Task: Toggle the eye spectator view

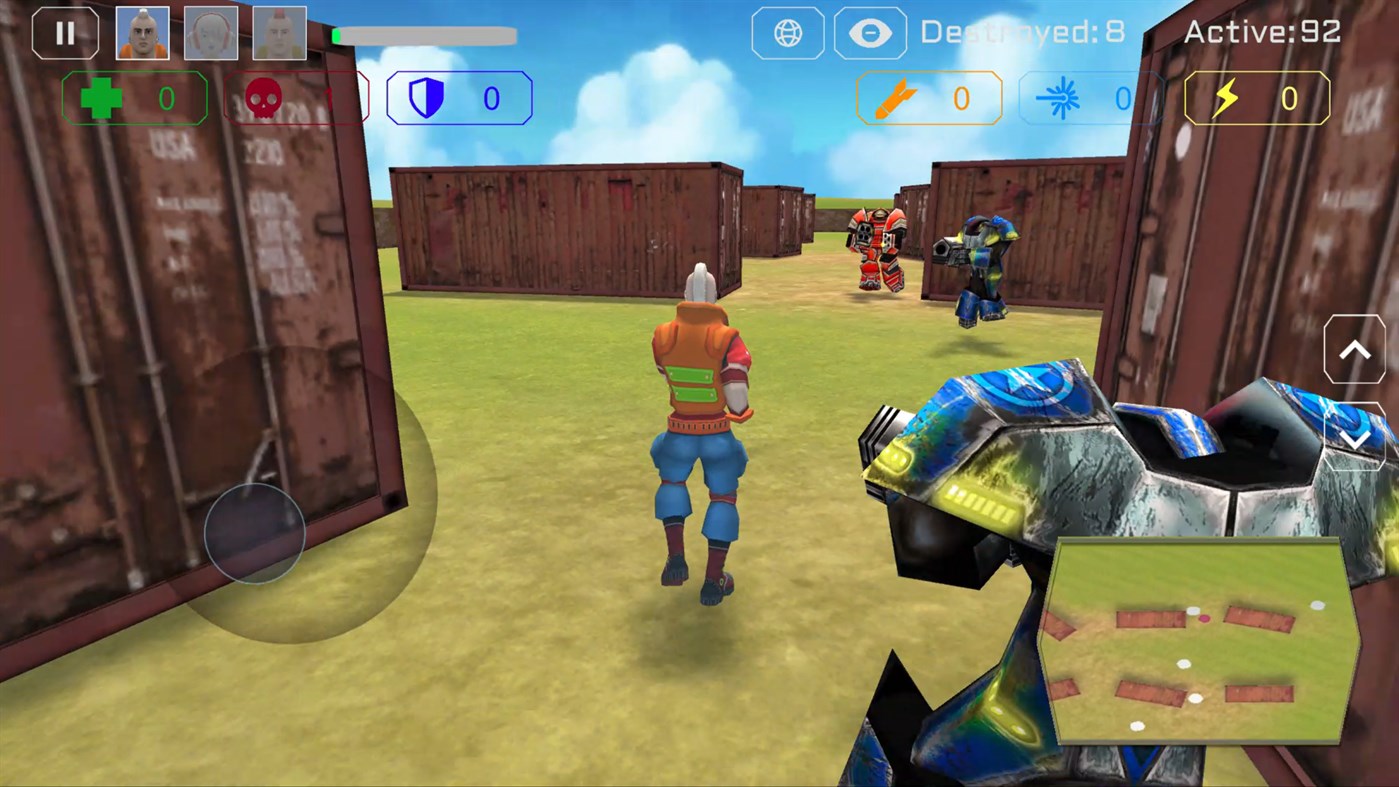Action: pos(869,32)
